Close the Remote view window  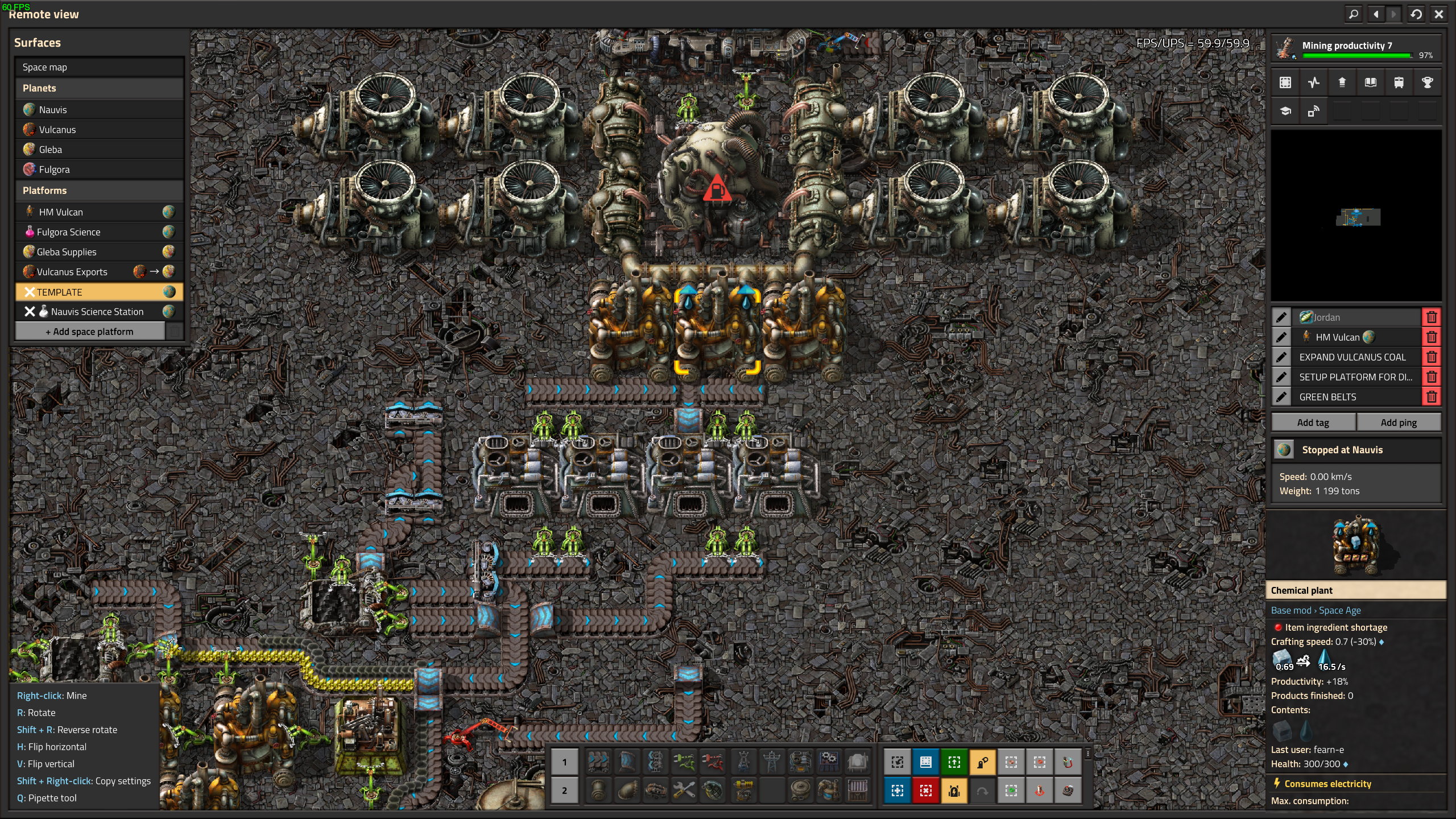tap(1438, 14)
